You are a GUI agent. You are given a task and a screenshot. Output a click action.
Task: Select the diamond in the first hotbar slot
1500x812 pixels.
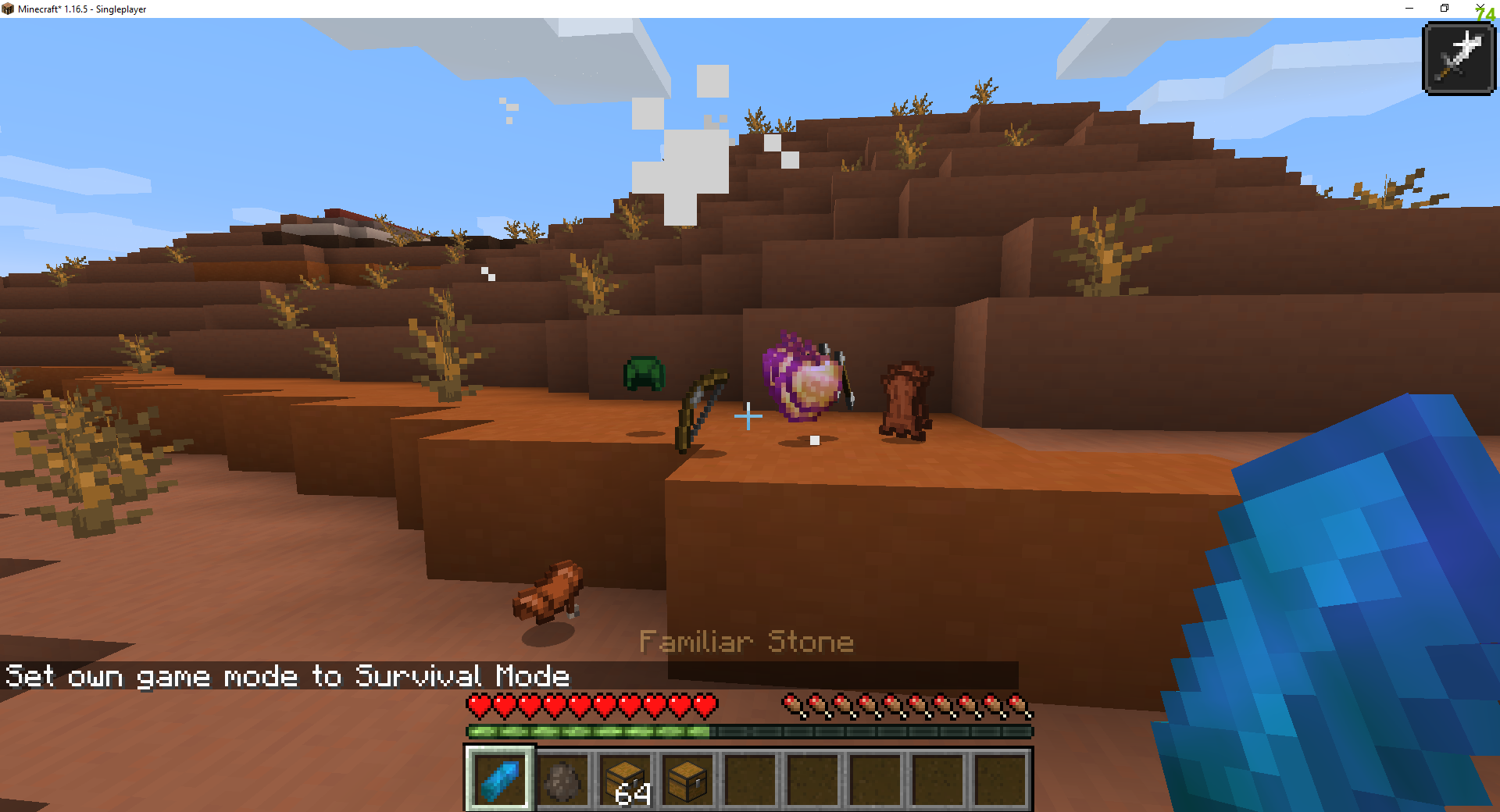coord(499,779)
